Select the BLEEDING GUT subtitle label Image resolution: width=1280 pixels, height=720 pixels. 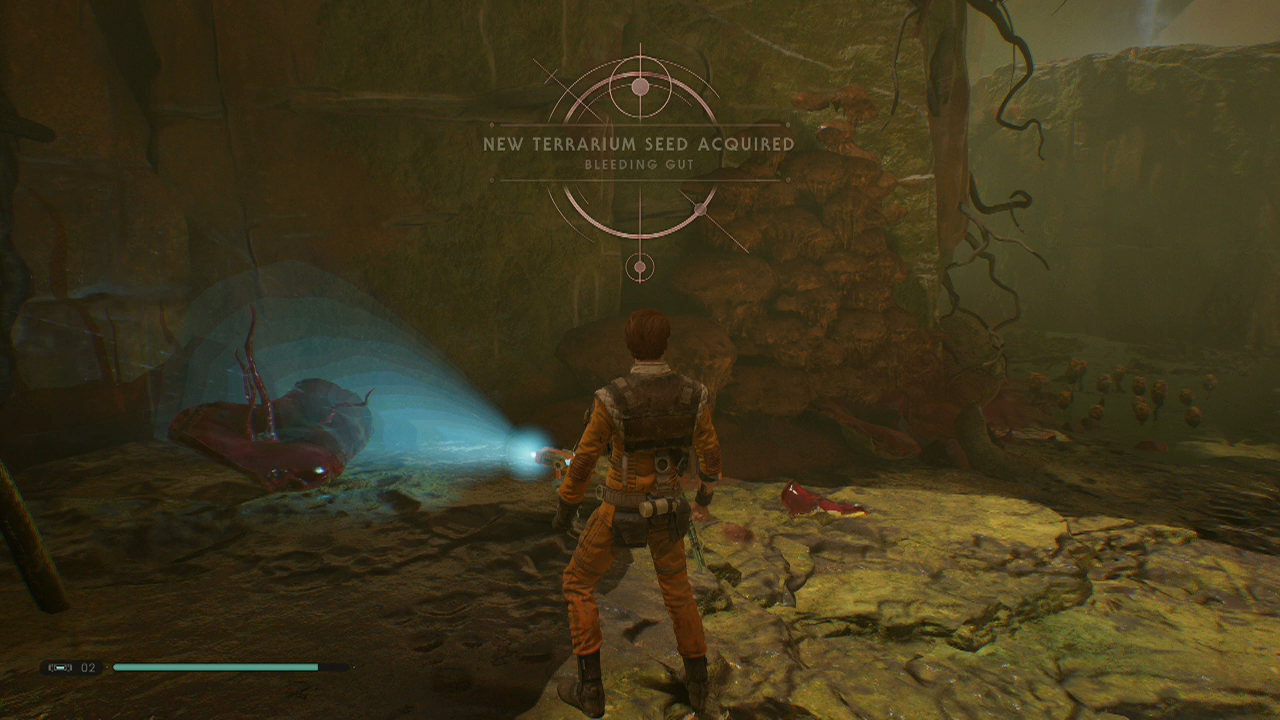tap(639, 163)
